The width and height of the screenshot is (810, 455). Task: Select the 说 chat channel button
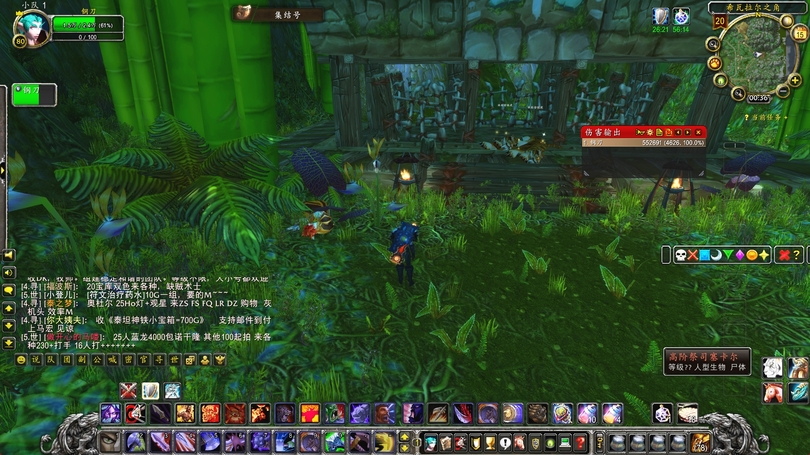pyautogui.click(x=35, y=359)
